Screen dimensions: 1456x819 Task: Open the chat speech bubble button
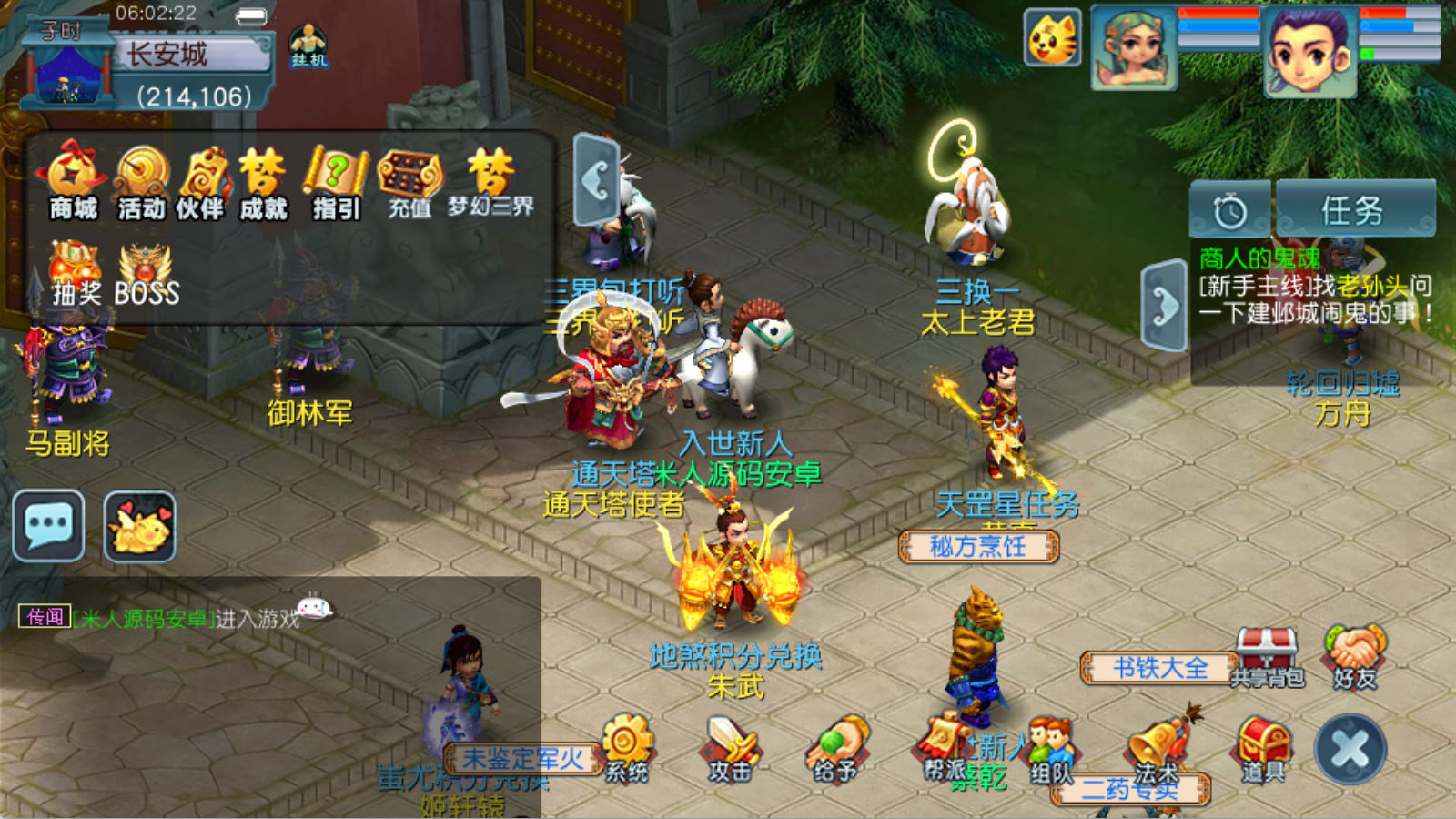point(49,526)
